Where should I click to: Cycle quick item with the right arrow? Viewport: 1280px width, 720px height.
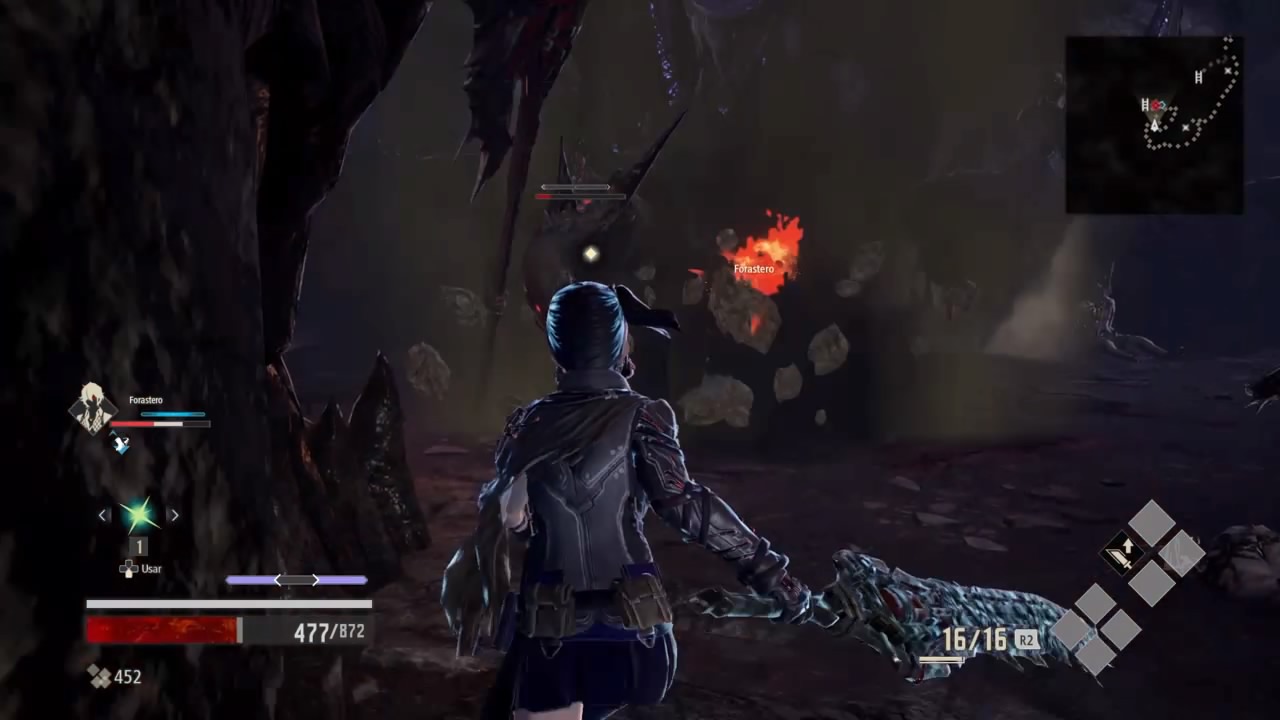click(x=173, y=515)
